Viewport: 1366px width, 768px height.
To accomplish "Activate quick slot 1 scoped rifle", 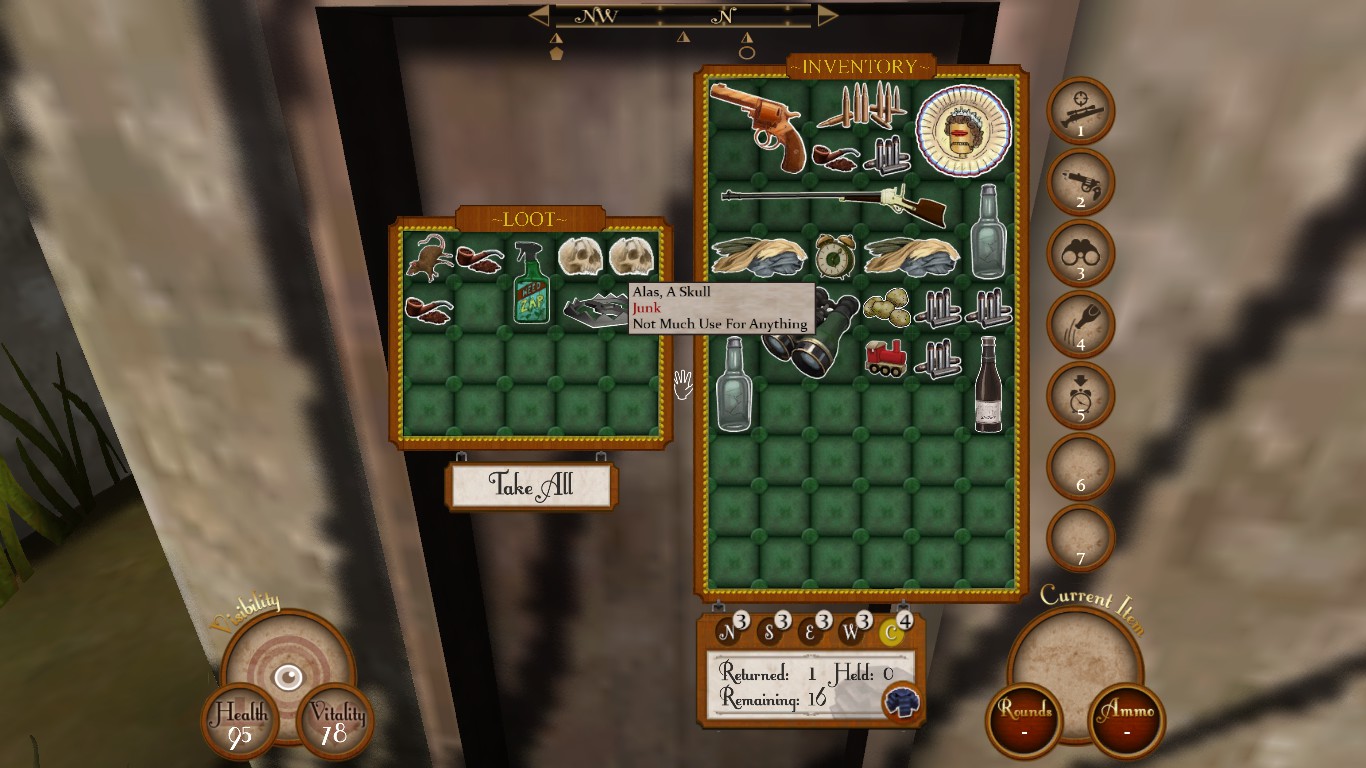I will (x=1080, y=110).
